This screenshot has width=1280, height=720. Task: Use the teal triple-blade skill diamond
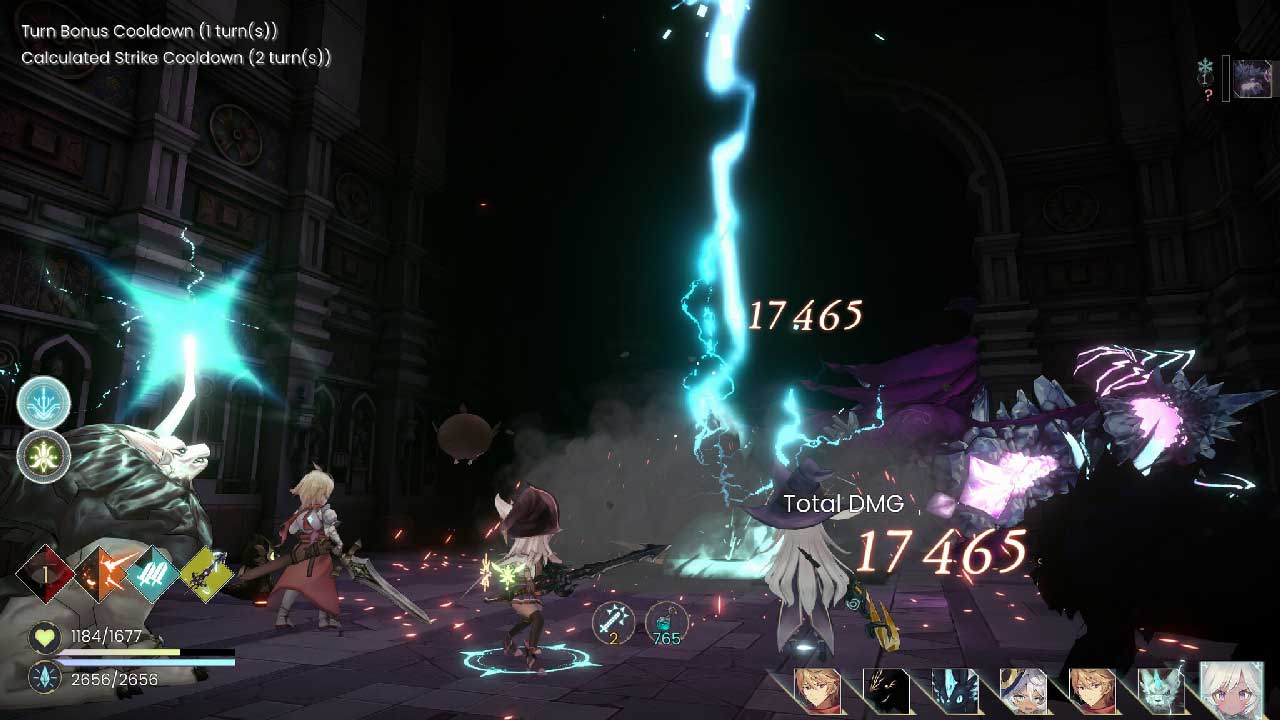(154, 574)
